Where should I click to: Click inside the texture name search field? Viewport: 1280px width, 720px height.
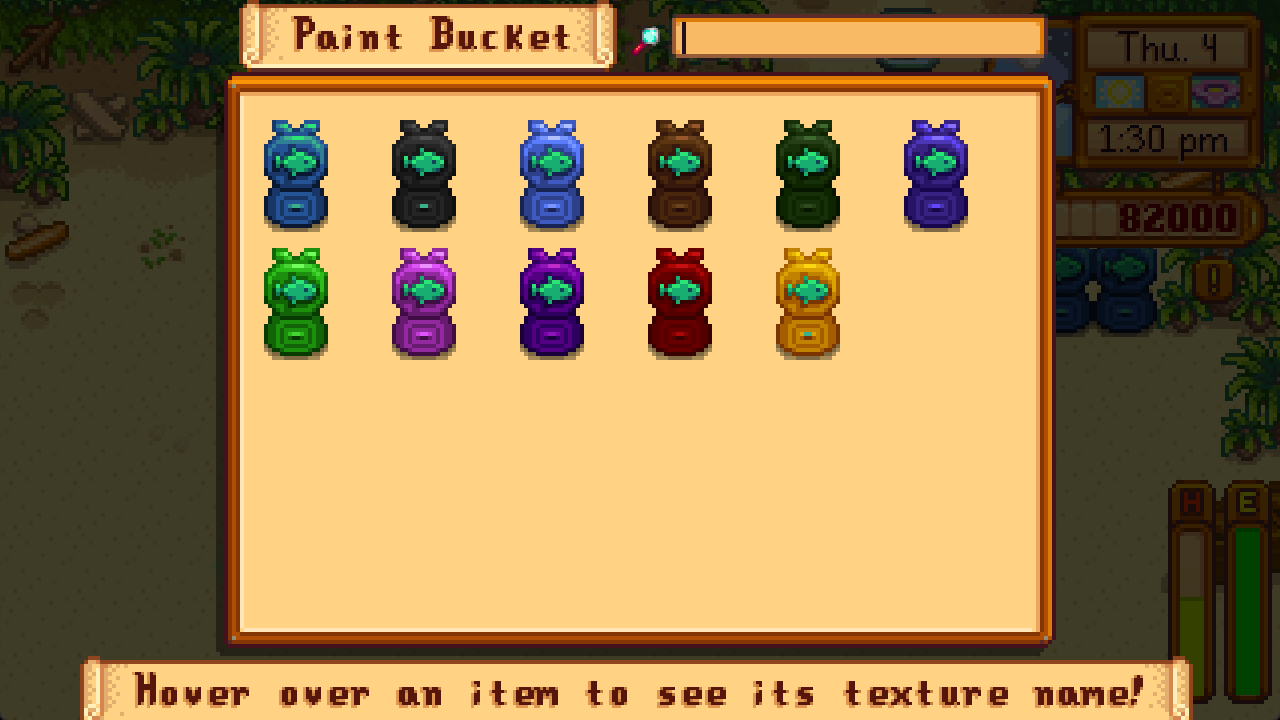pyautogui.click(x=860, y=36)
